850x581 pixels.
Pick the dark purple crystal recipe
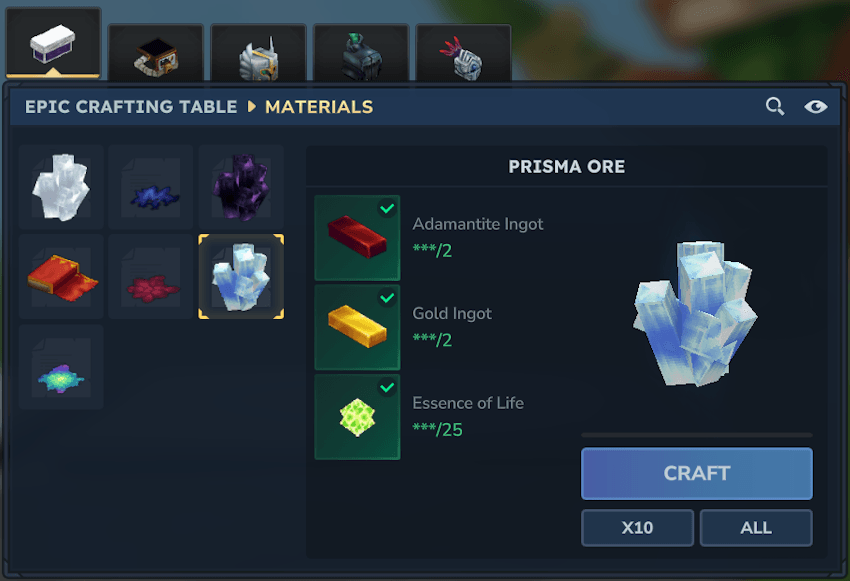pos(241,187)
